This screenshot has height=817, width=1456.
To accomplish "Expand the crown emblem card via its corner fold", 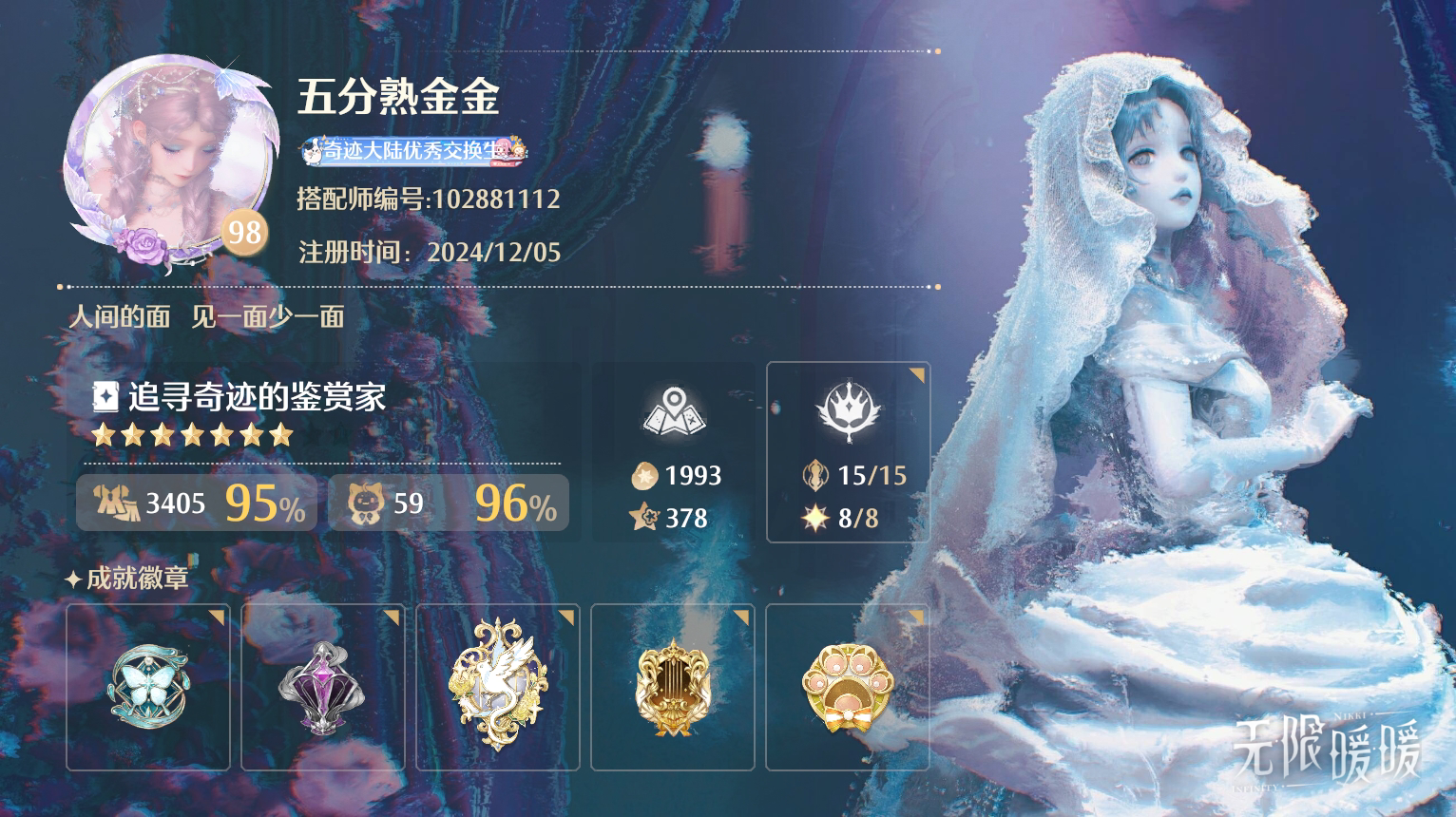I will (x=915, y=371).
